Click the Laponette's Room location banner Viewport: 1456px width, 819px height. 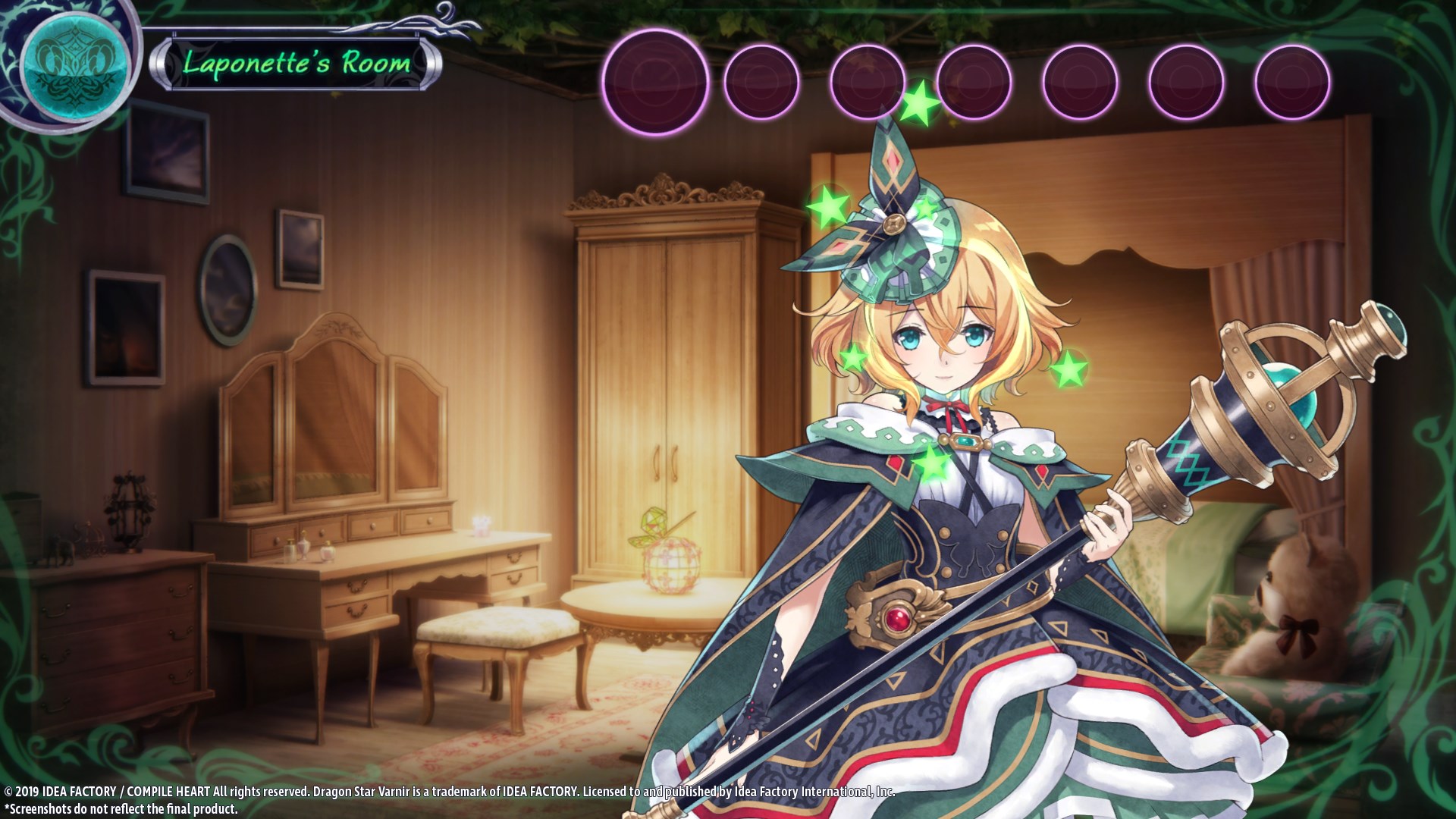(297, 63)
